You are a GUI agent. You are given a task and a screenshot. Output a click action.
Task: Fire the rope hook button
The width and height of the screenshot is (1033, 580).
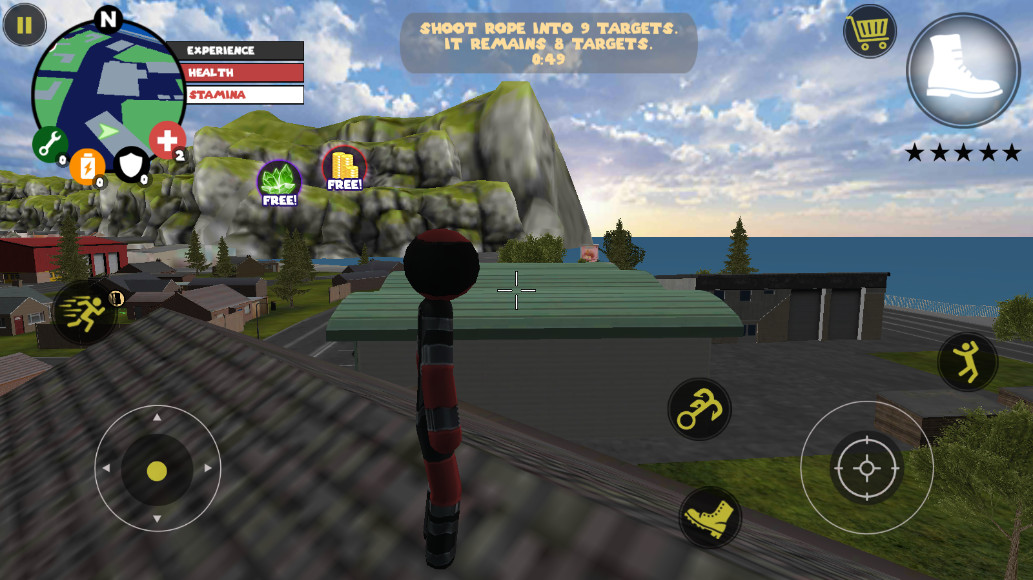(x=699, y=409)
